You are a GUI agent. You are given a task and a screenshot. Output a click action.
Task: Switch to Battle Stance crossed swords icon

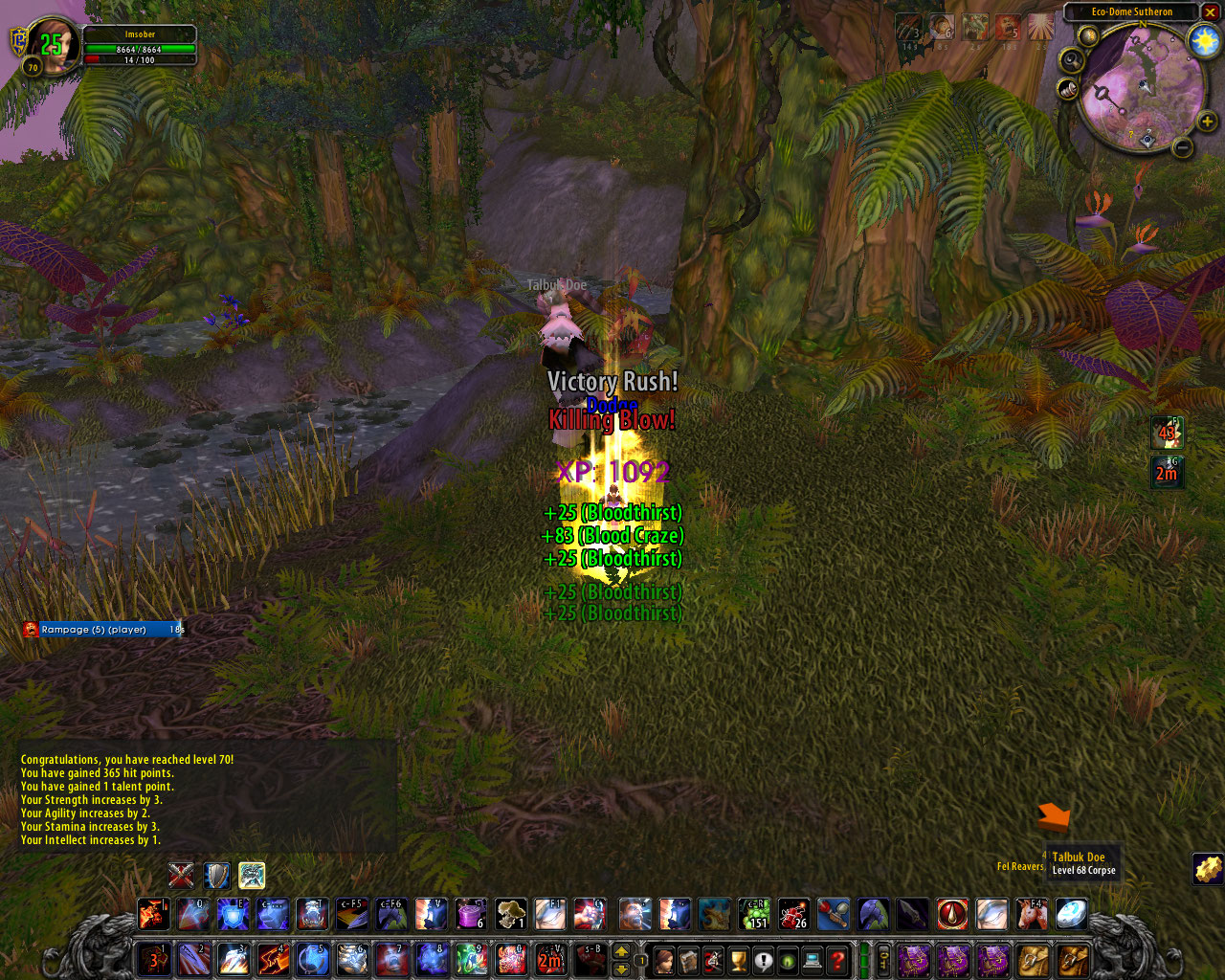coord(181,875)
